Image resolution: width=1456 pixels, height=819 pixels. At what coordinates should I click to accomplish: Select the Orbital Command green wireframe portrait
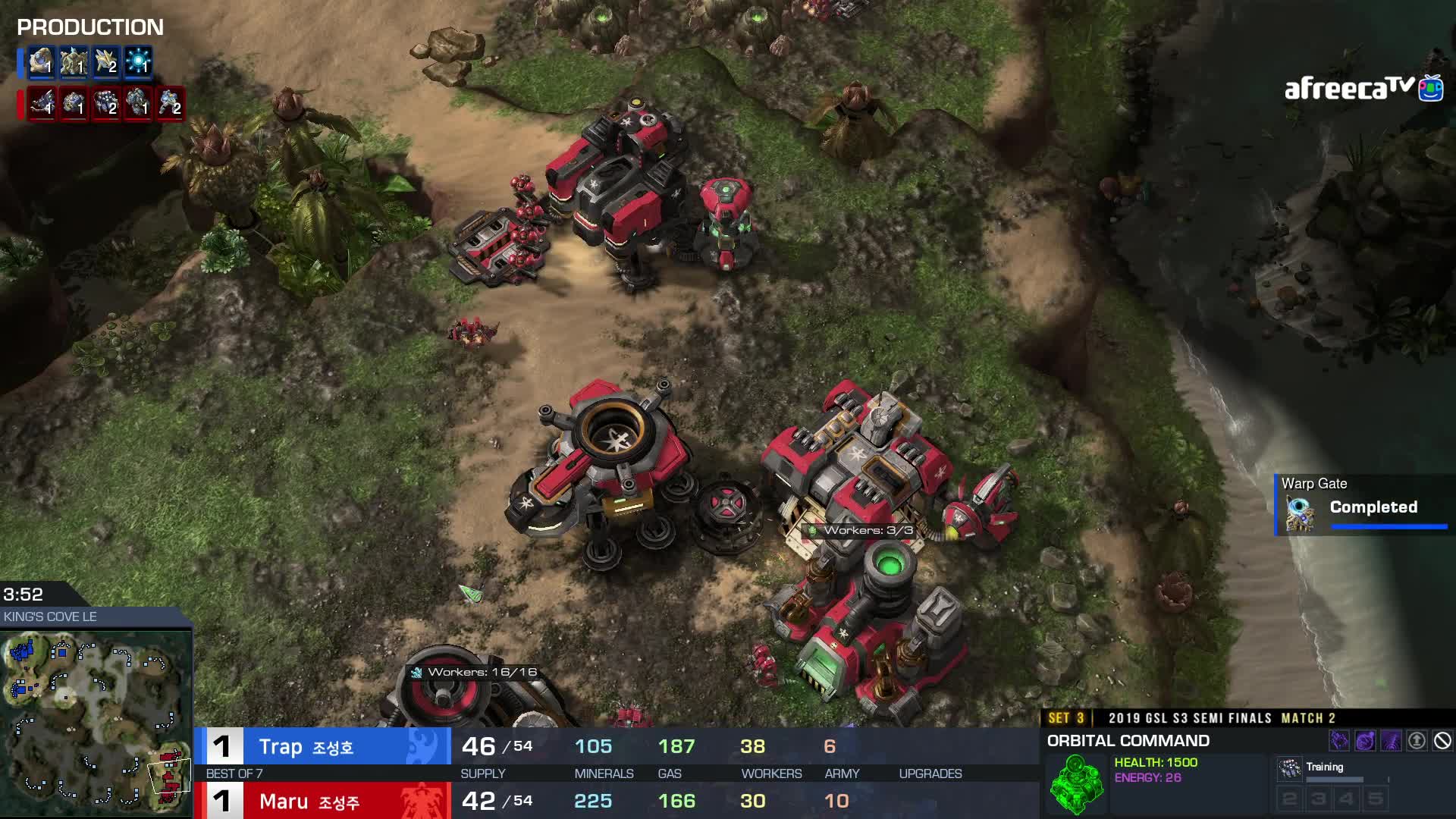[1075, 784]
